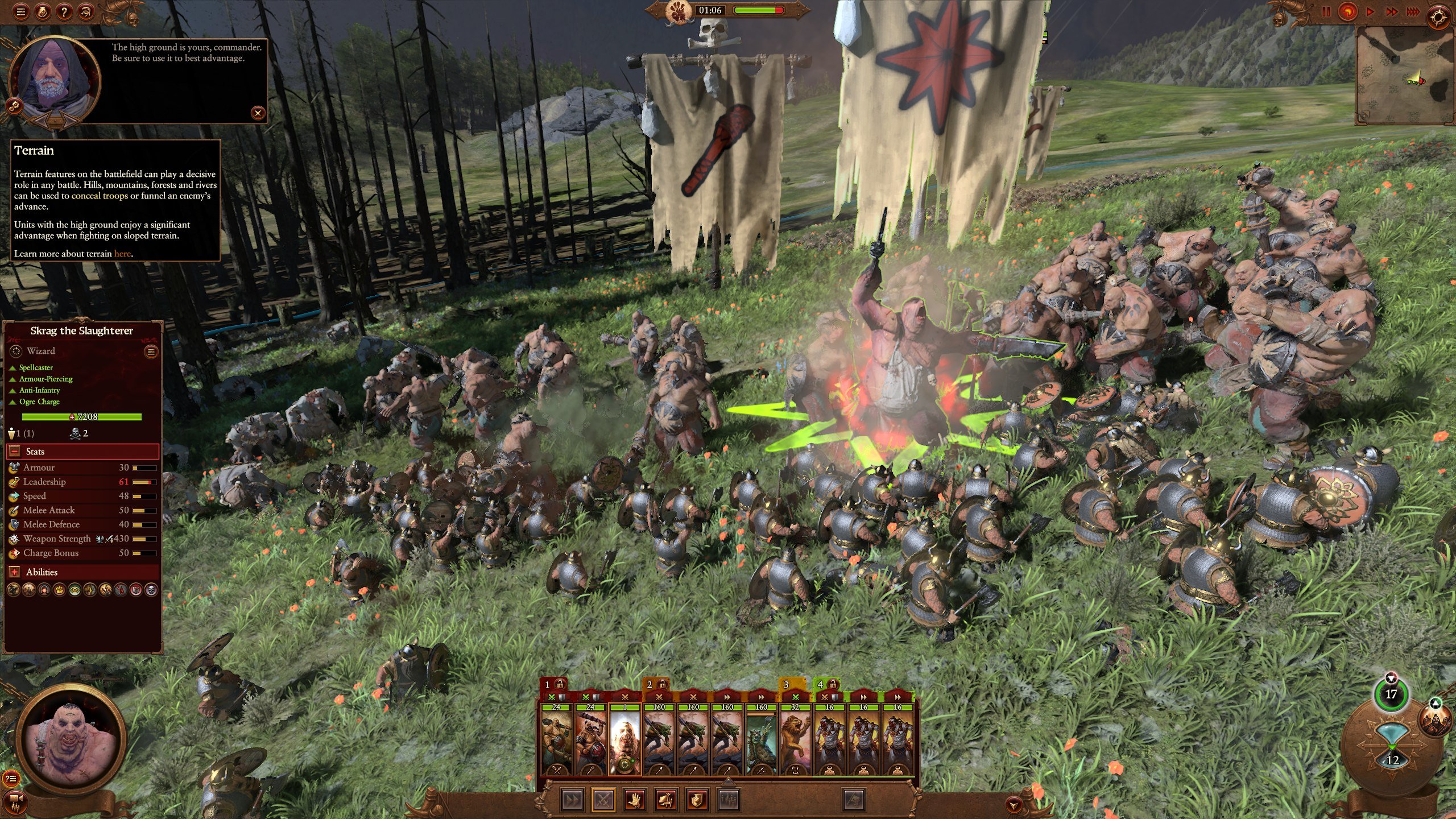This screenshot has width=1456, height=819.
Task: Open the unit info panel list button
Action: pyautogui.click(x=151, y=351)
